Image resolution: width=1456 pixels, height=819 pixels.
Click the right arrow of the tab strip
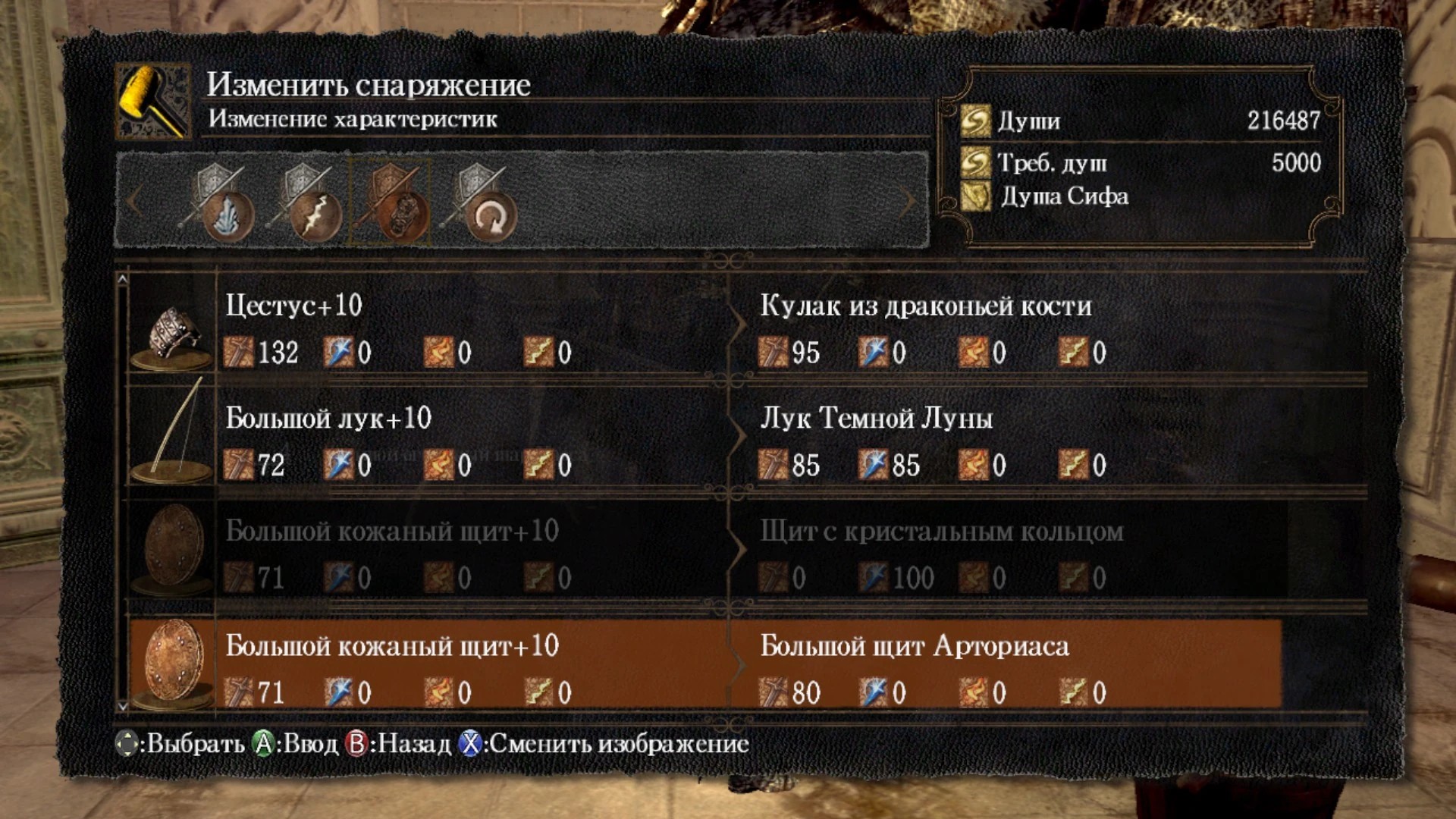[x=908, y=201]
